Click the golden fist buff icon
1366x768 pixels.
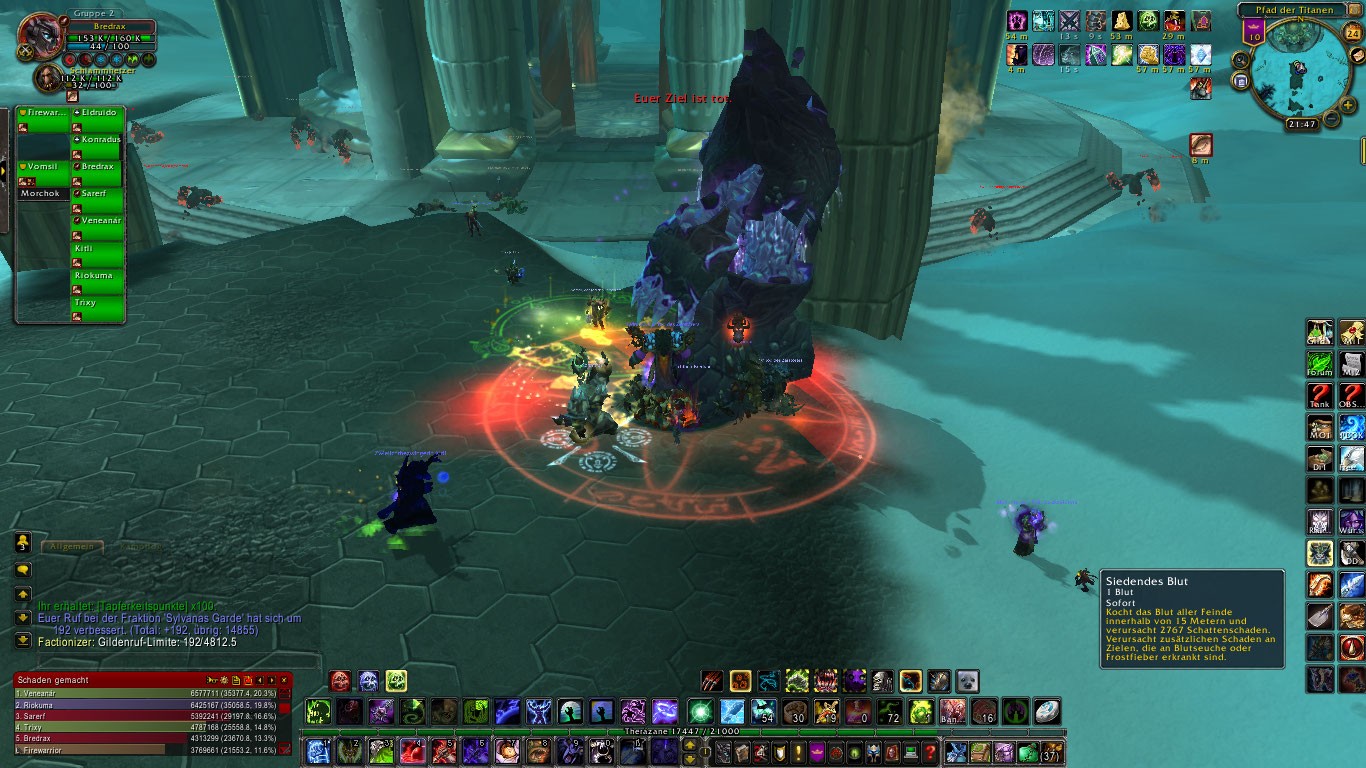(1148, 54)
